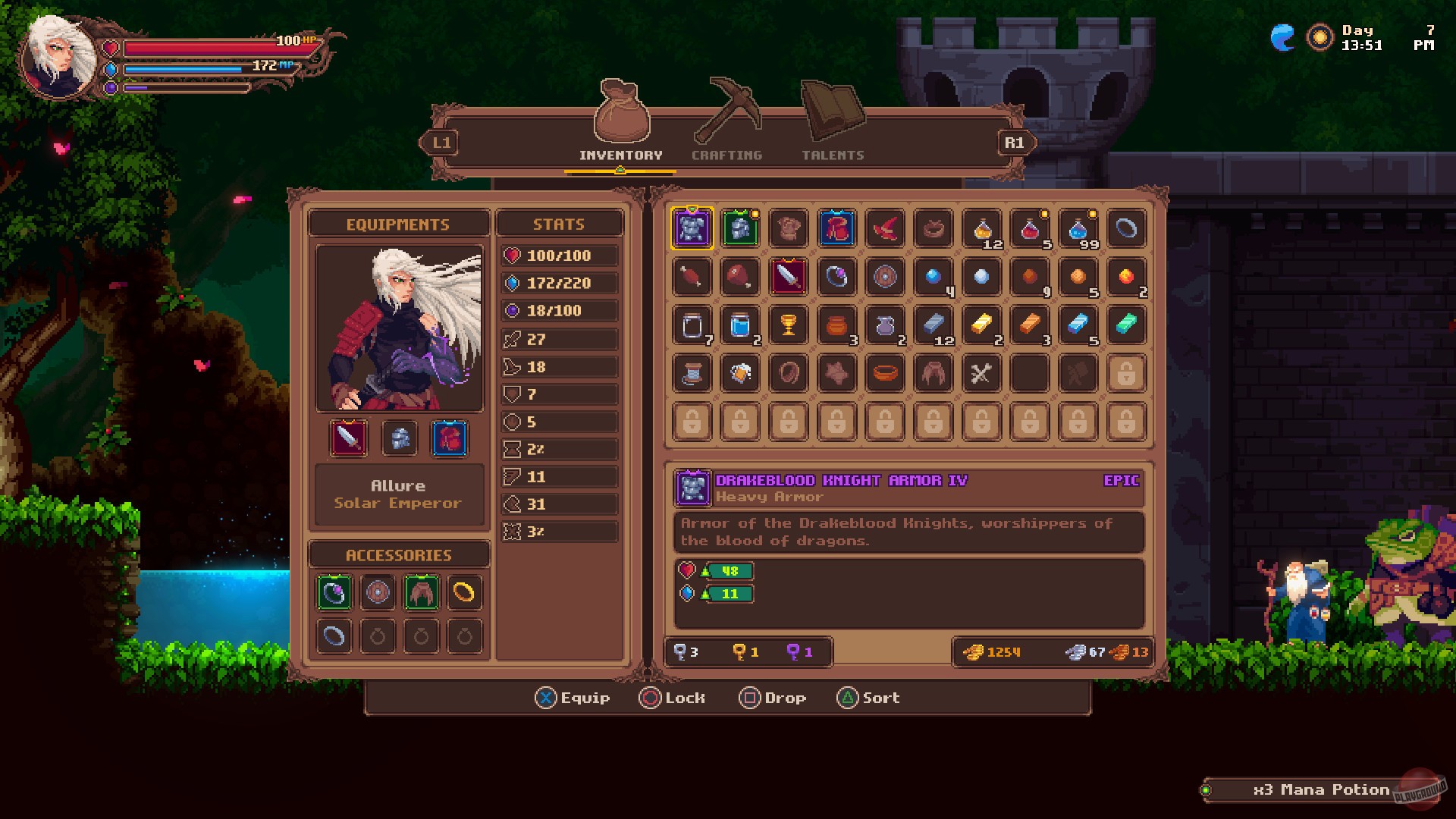
Task: Select the wooden shield inventory item
Action: point(885,277)
